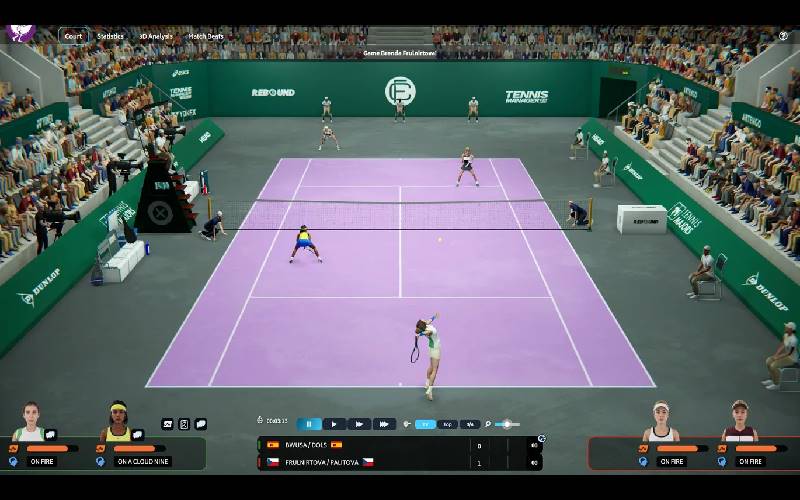The height and width of the screenshot is (500, 800).
Task: Open the Statistics tab
Action: pos(110,36)
